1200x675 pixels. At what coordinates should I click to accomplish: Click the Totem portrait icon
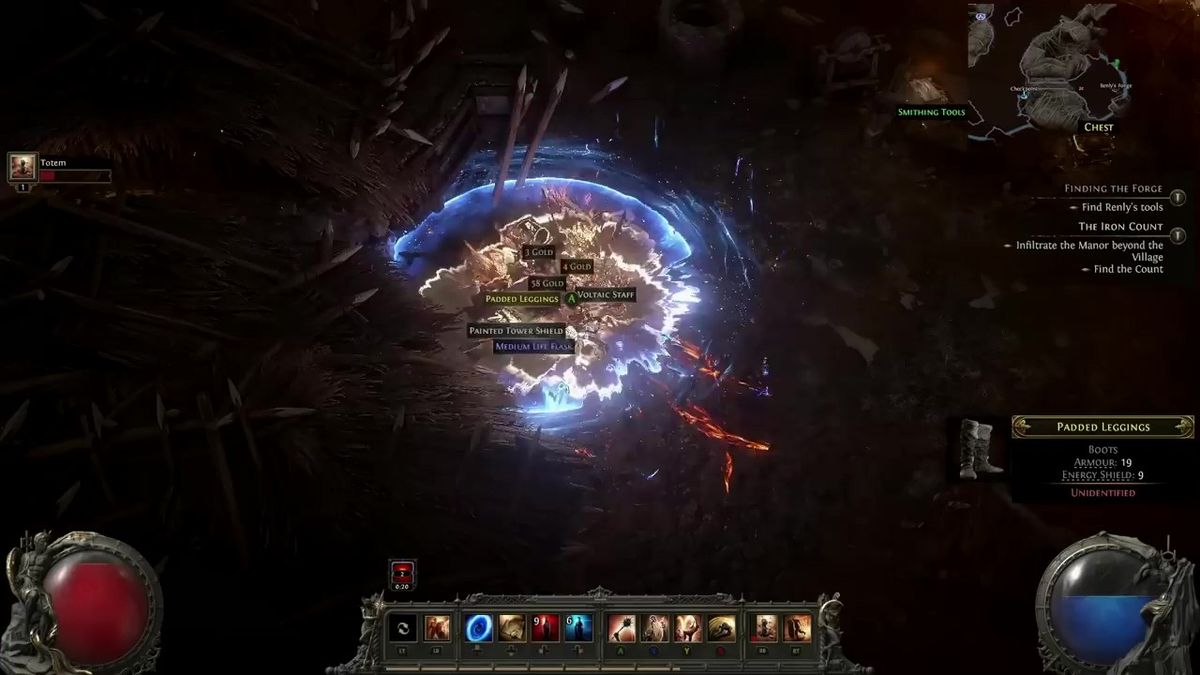pos(23,167)
